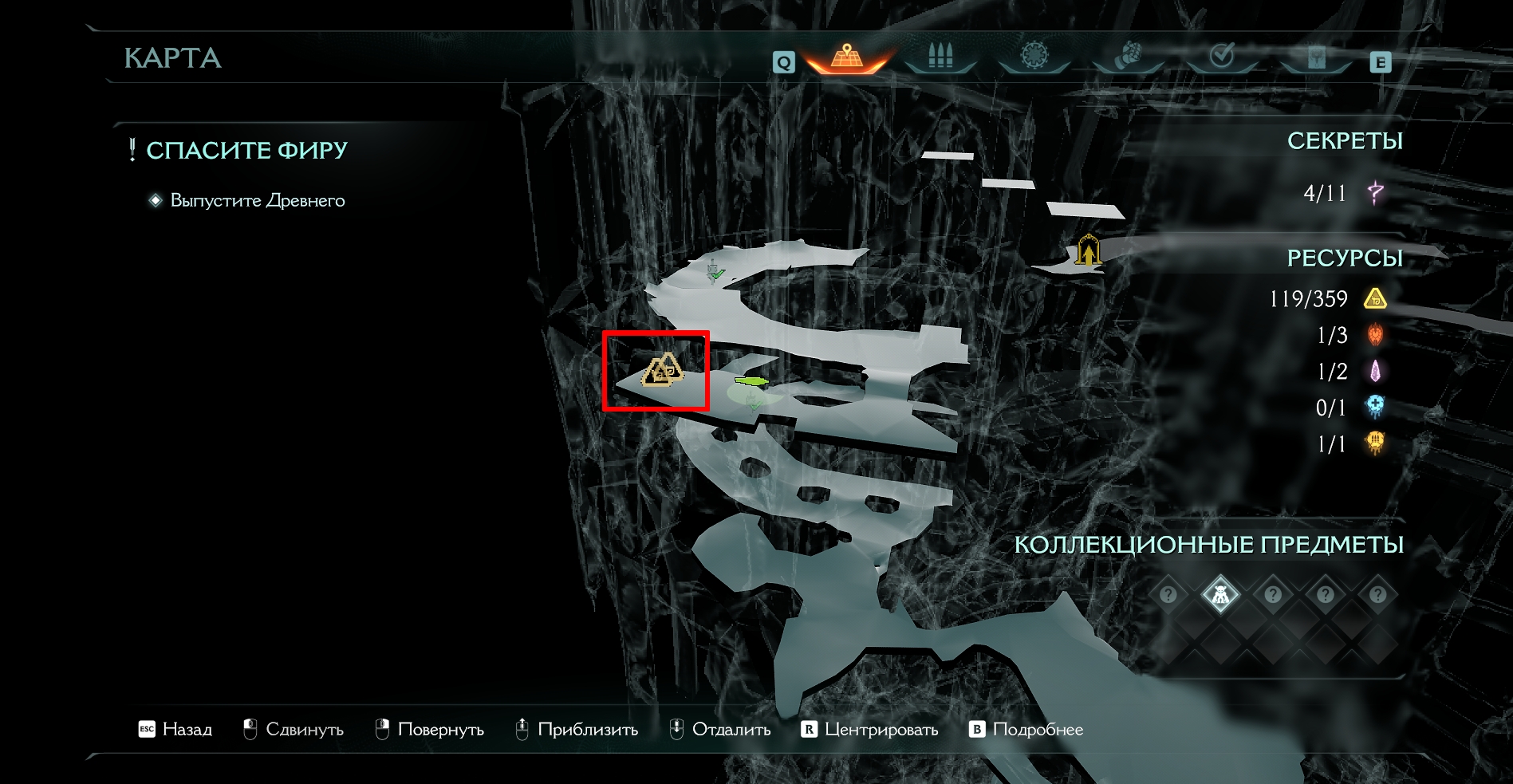Switch to the ammo bullets tab

click(940, 57)
